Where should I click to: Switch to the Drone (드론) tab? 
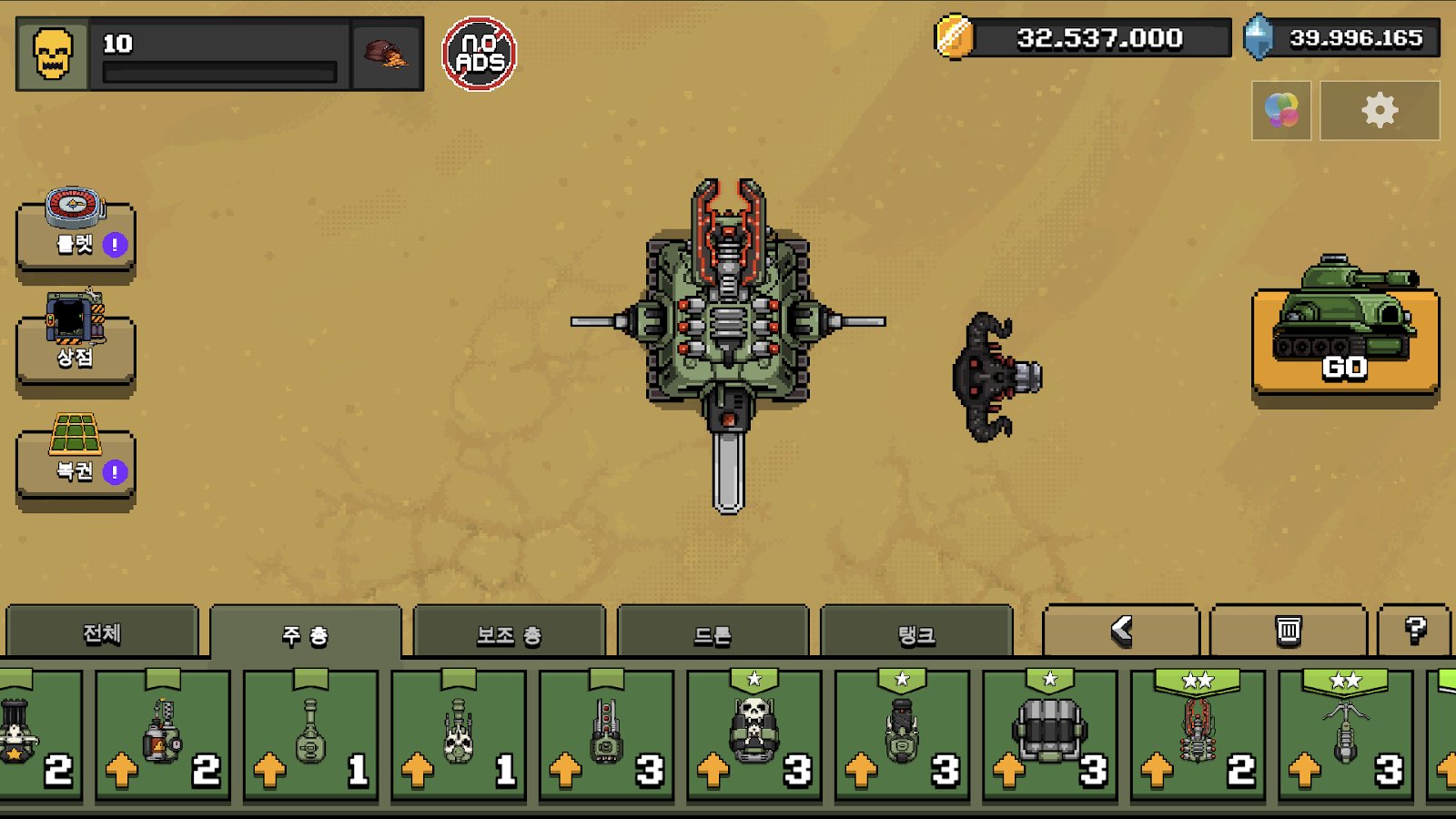tap(713, 634)
